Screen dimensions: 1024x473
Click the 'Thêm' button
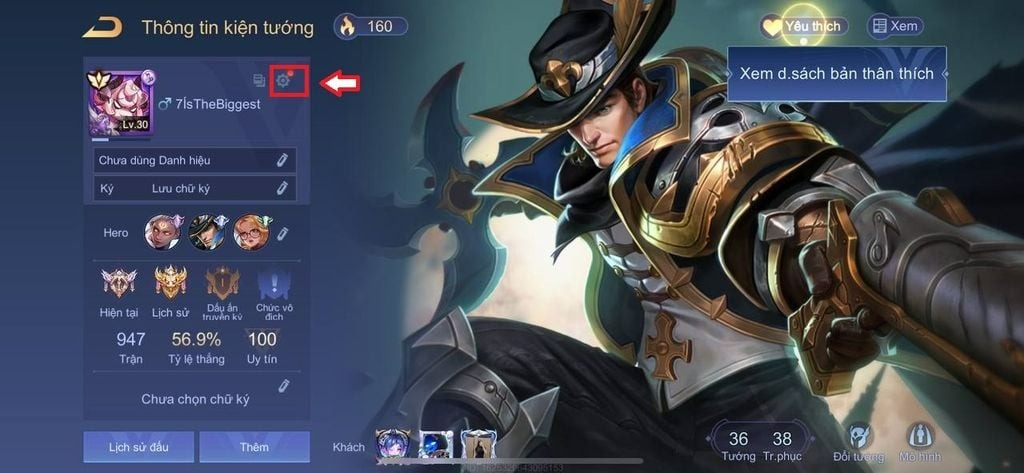coord(254,447)
